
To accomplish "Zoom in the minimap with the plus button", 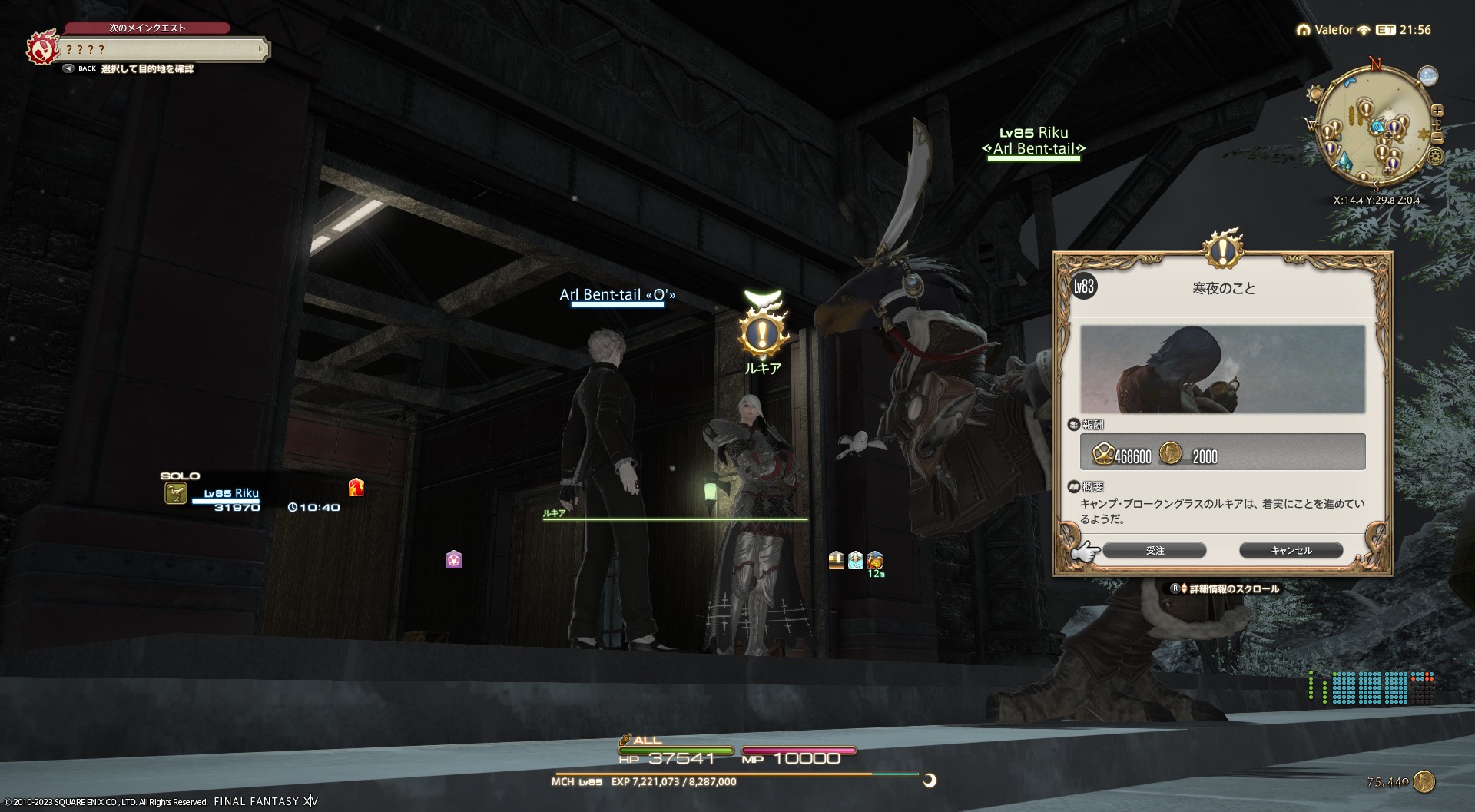I will [1437, 111].
